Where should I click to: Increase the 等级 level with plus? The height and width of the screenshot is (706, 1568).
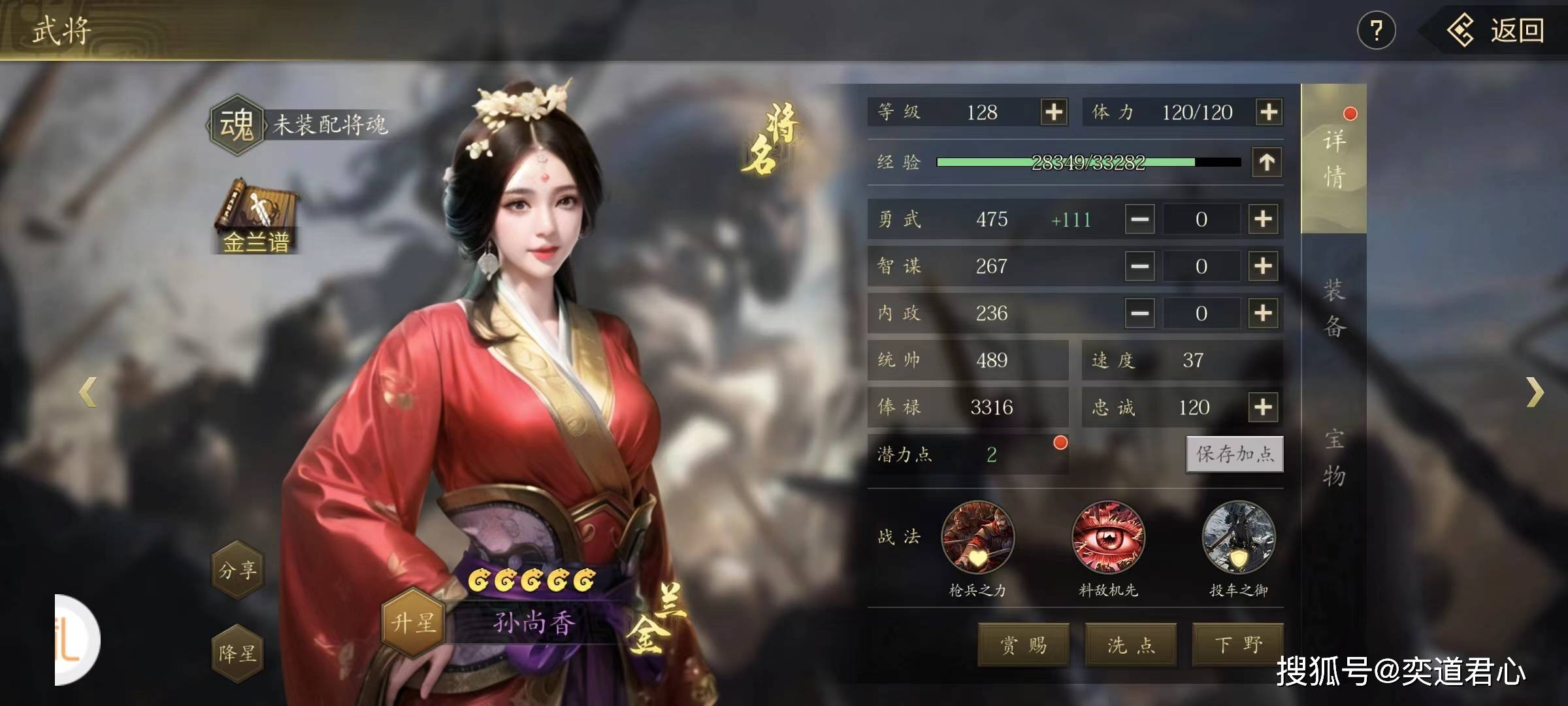[x=1053, y=112]
